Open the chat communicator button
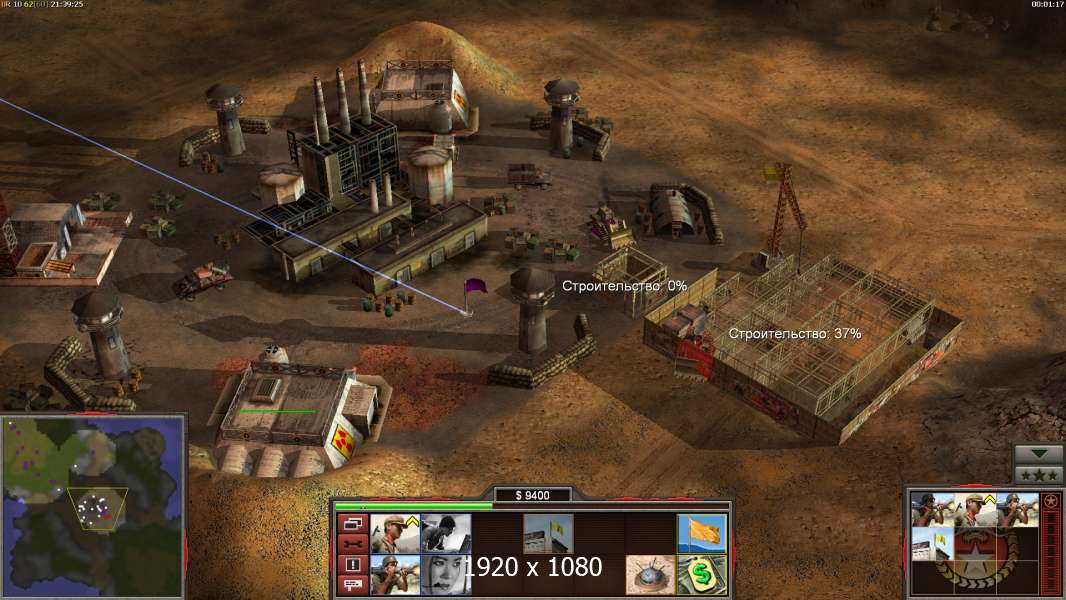1066x600 pixels. (352, 586)
